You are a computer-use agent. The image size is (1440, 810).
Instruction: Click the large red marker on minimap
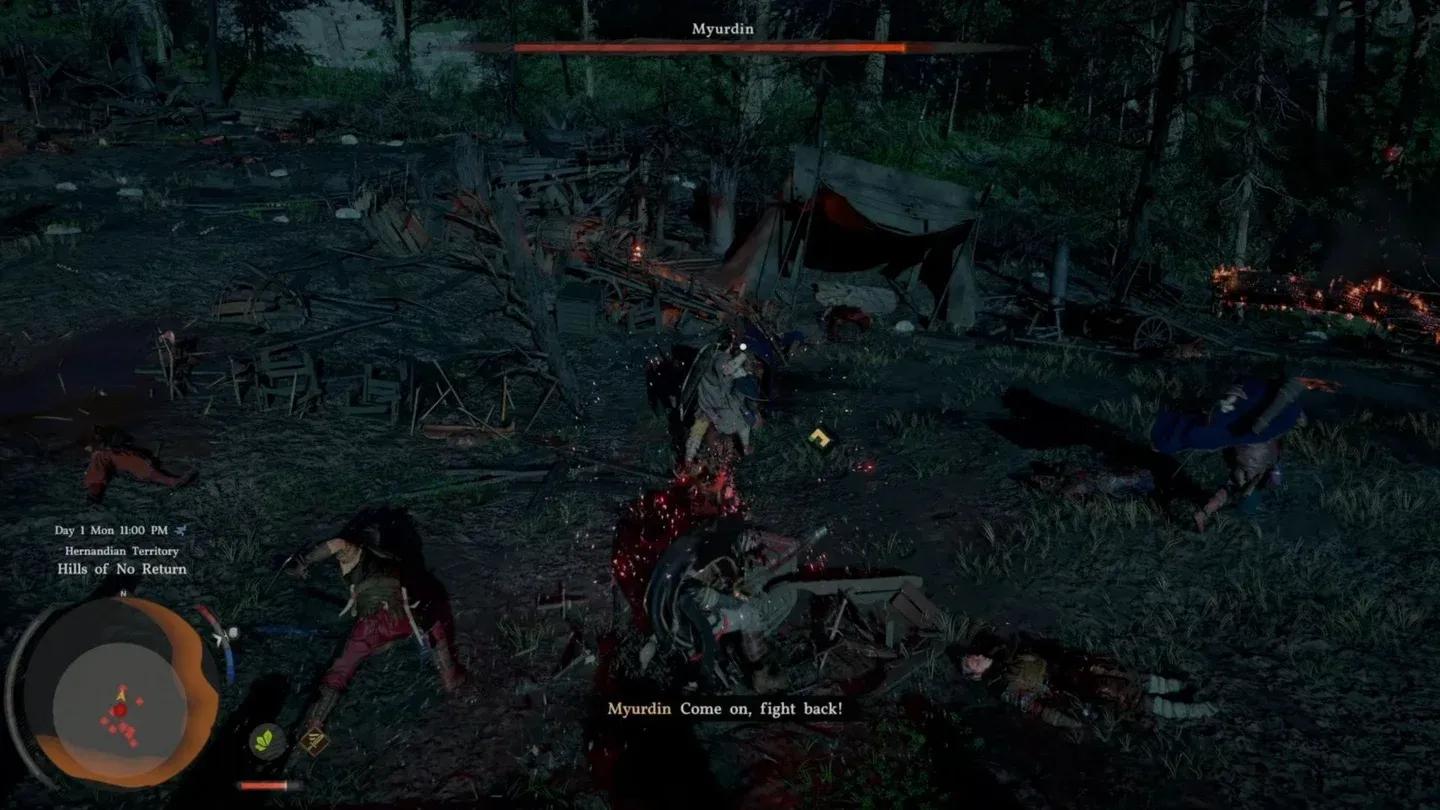[x=119, y=710]
